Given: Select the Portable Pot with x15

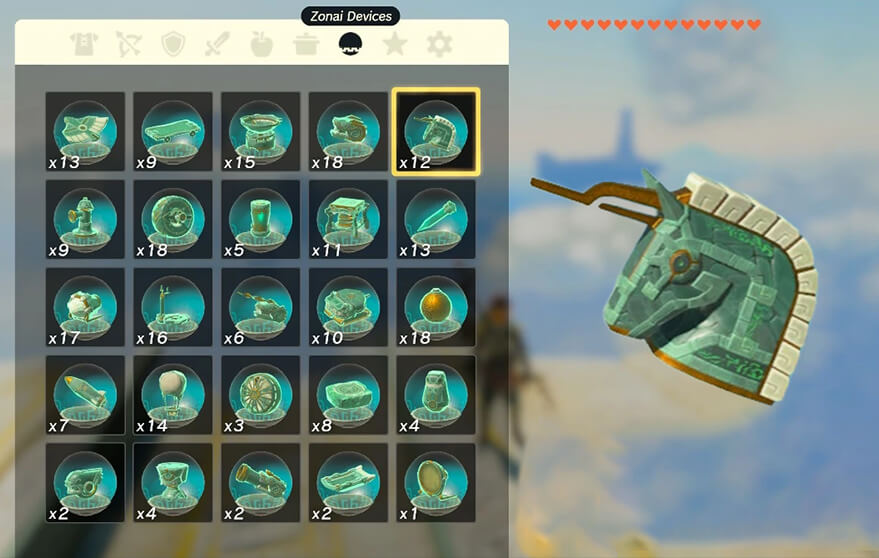Looking at the screenshot, I should pos(261,131).
